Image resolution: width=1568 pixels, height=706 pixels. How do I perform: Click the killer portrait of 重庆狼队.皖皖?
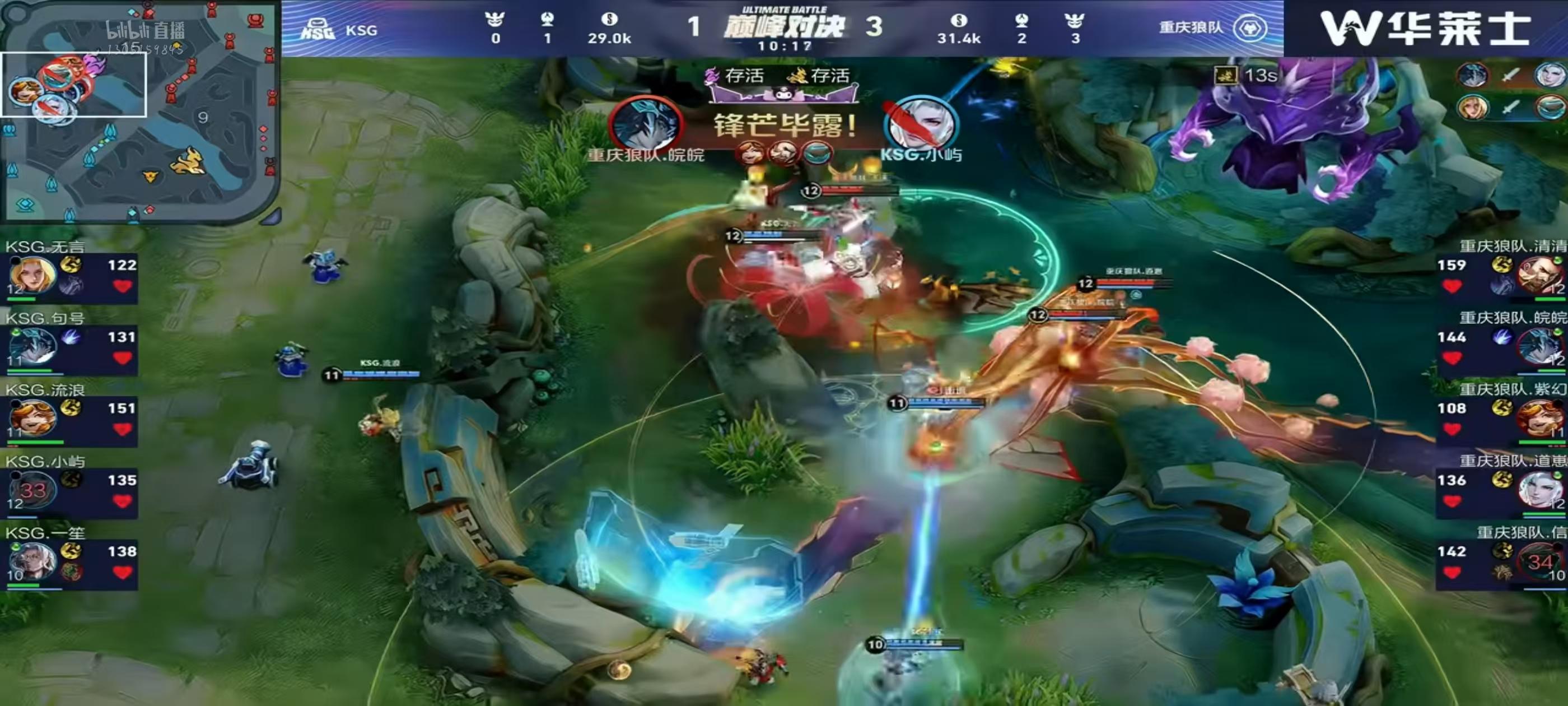click(645, 124)
